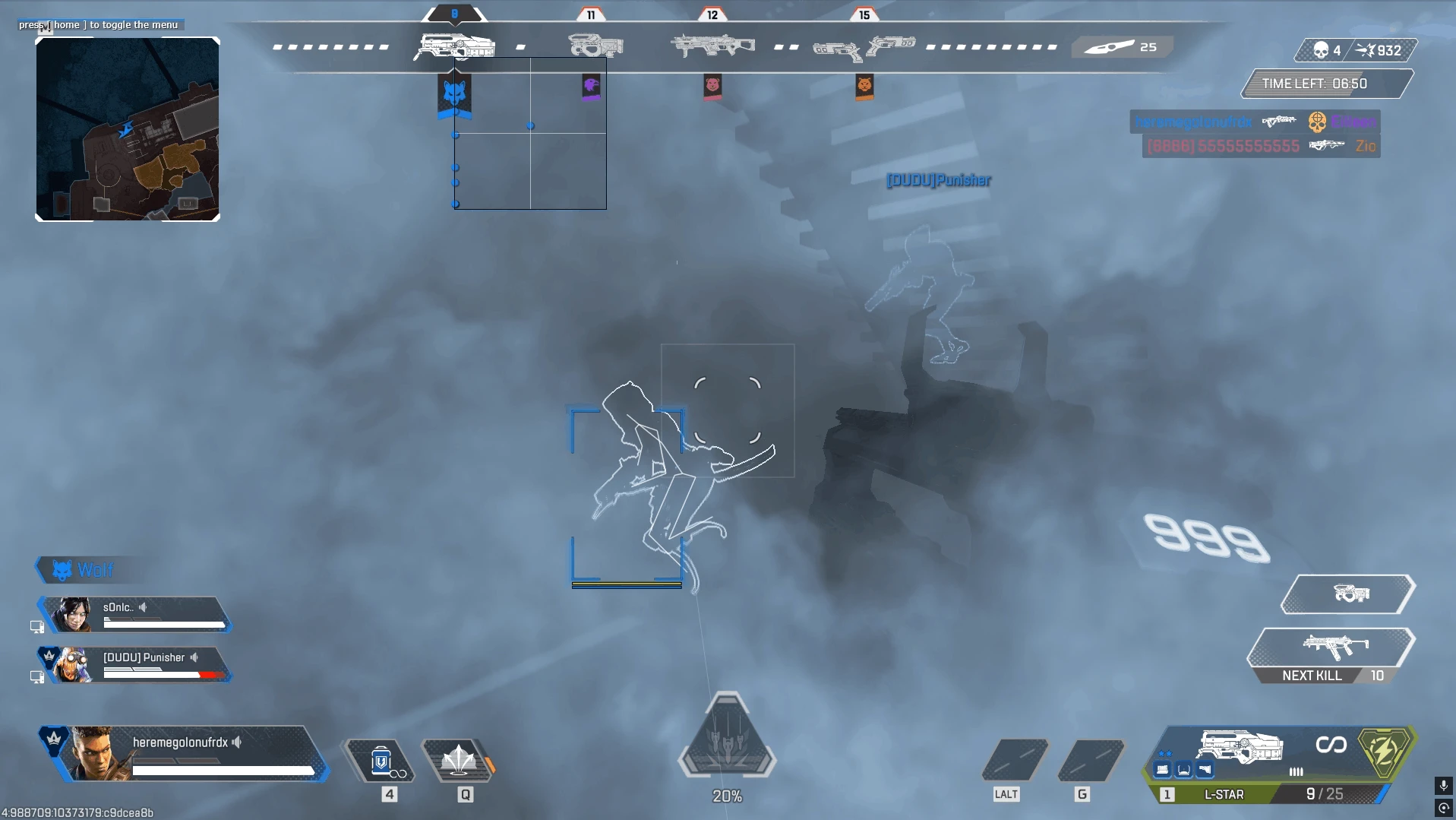This screenshot has height=820, width=1456.
Task: Click the upcoming weapon icon above next kill
Action: (1350, 594)
